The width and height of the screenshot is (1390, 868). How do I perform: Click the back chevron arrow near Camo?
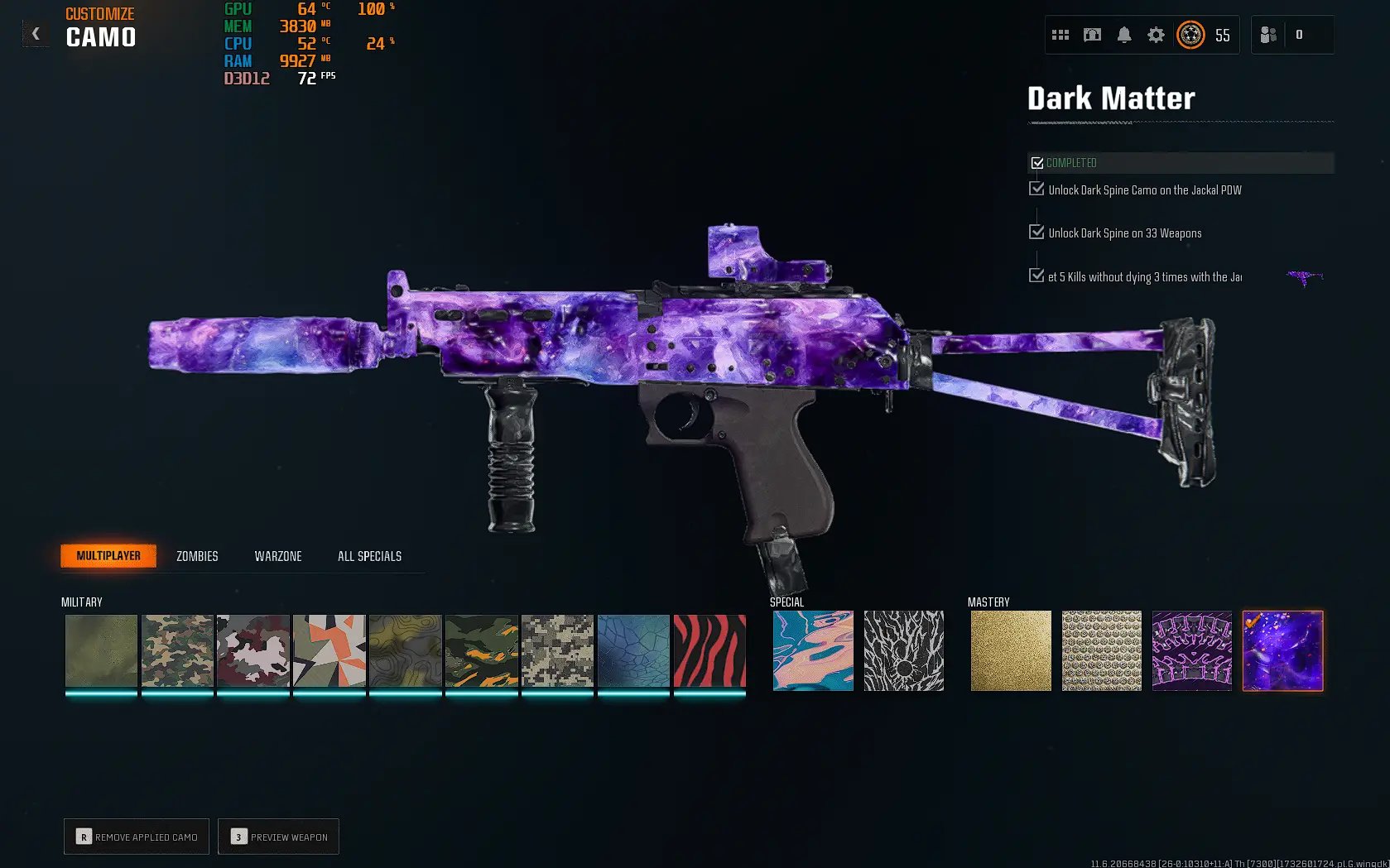36,33
